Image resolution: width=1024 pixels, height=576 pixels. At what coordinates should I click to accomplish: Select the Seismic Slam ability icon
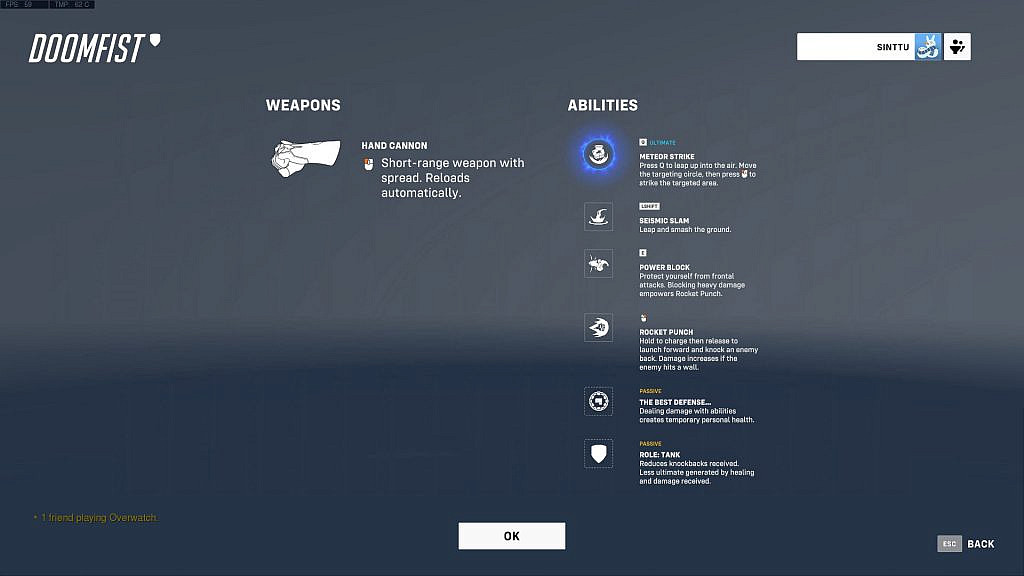click(x=598, y=217)
